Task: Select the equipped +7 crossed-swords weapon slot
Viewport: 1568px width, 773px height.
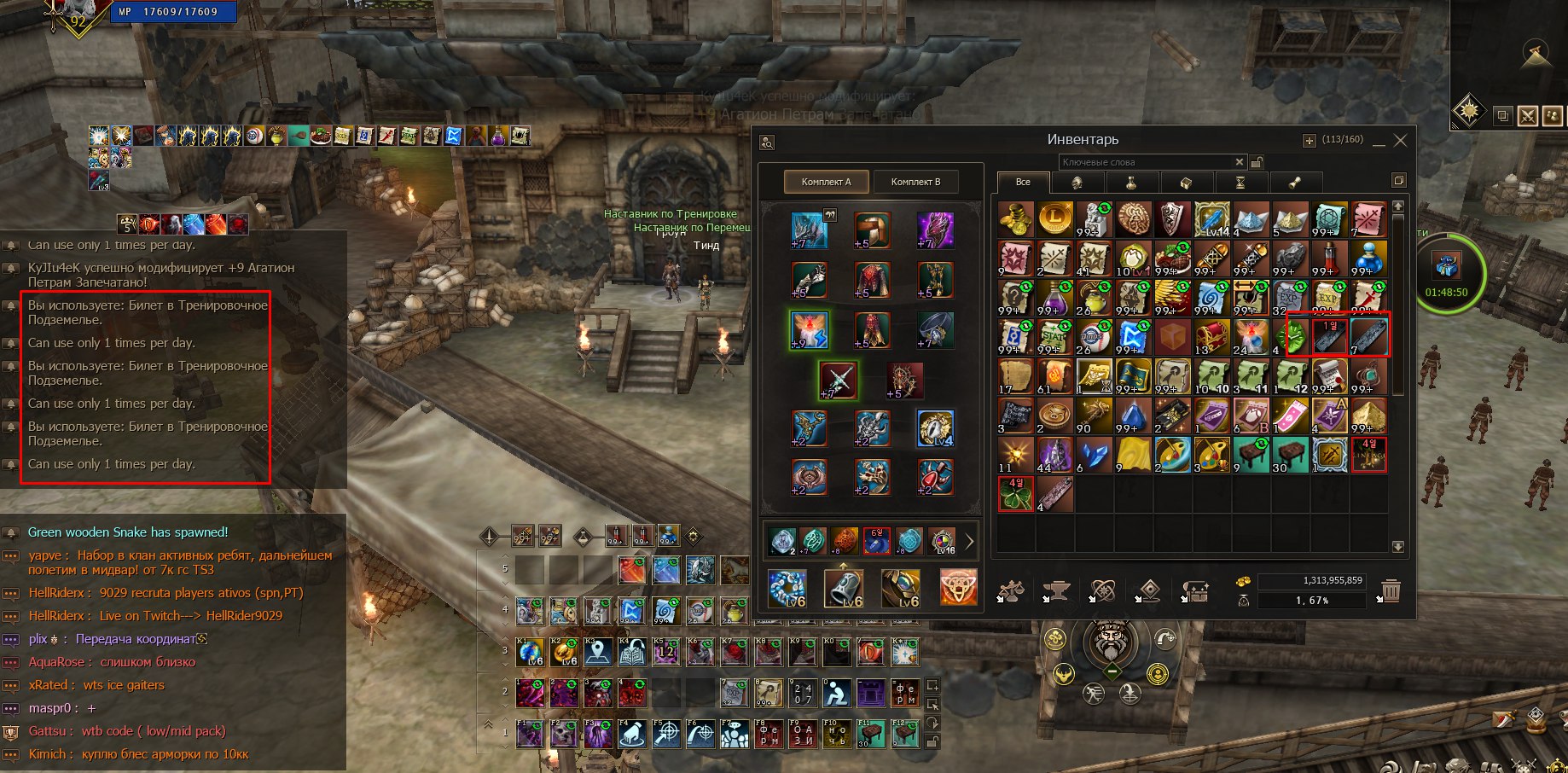Action: (x=838, y=381)
